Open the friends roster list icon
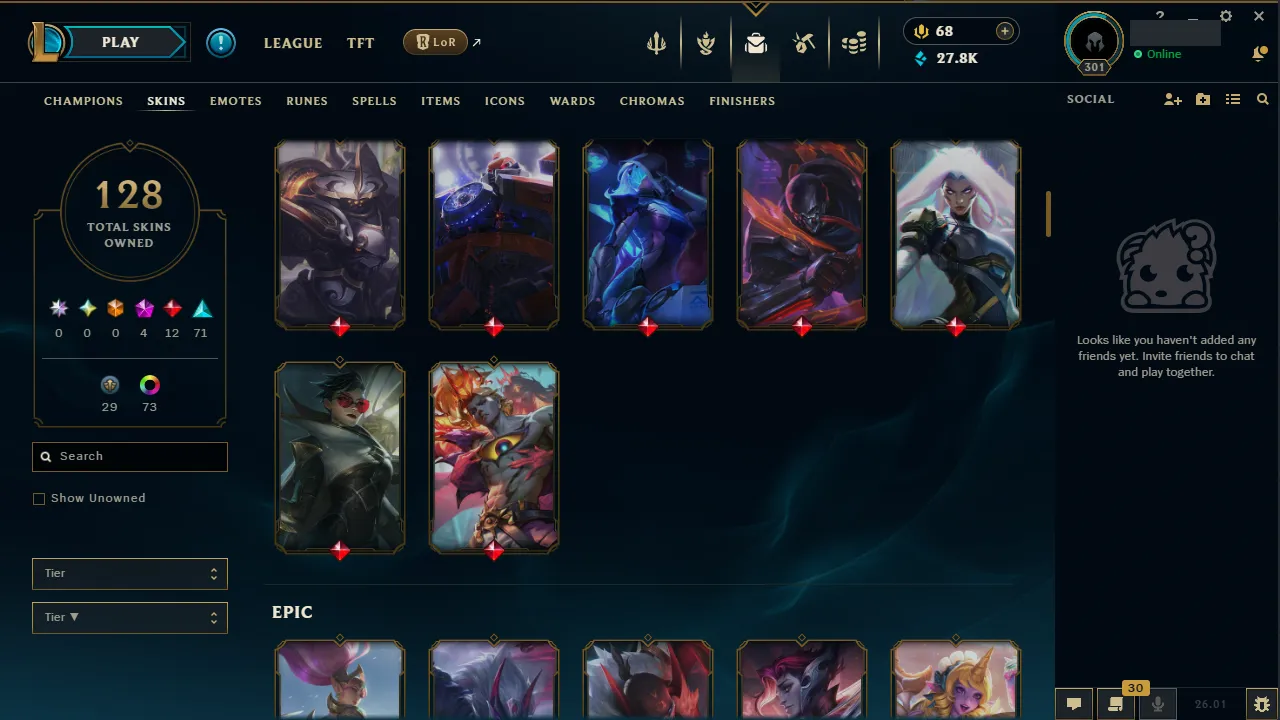The width and height of the screenshot is (1280, 720). pyautogui.click(x=1233, y=99)
